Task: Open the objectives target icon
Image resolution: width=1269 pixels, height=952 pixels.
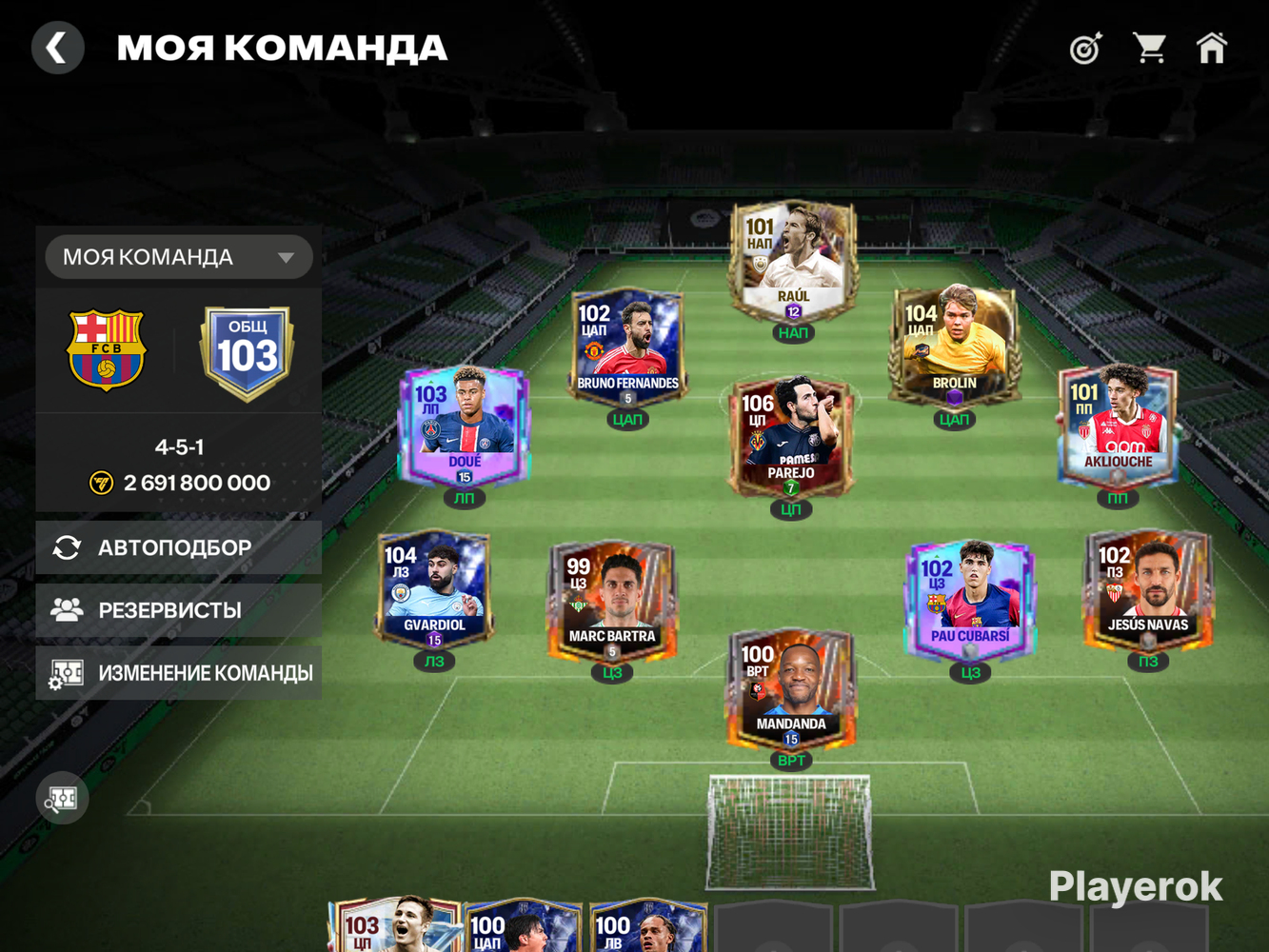Action: click(x=1085, y=48)
